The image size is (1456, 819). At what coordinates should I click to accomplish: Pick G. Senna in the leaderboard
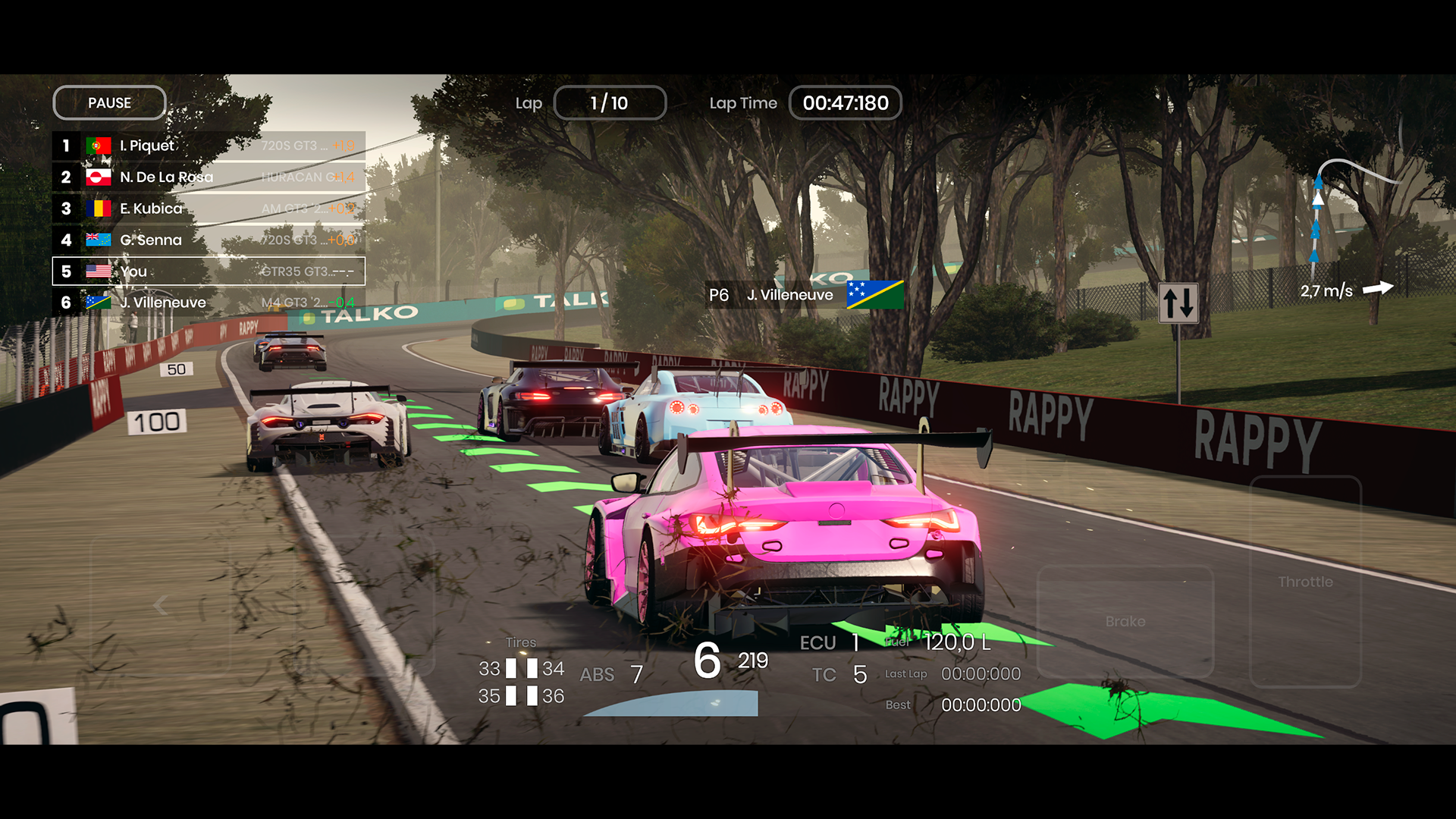(x=209, y=240)
